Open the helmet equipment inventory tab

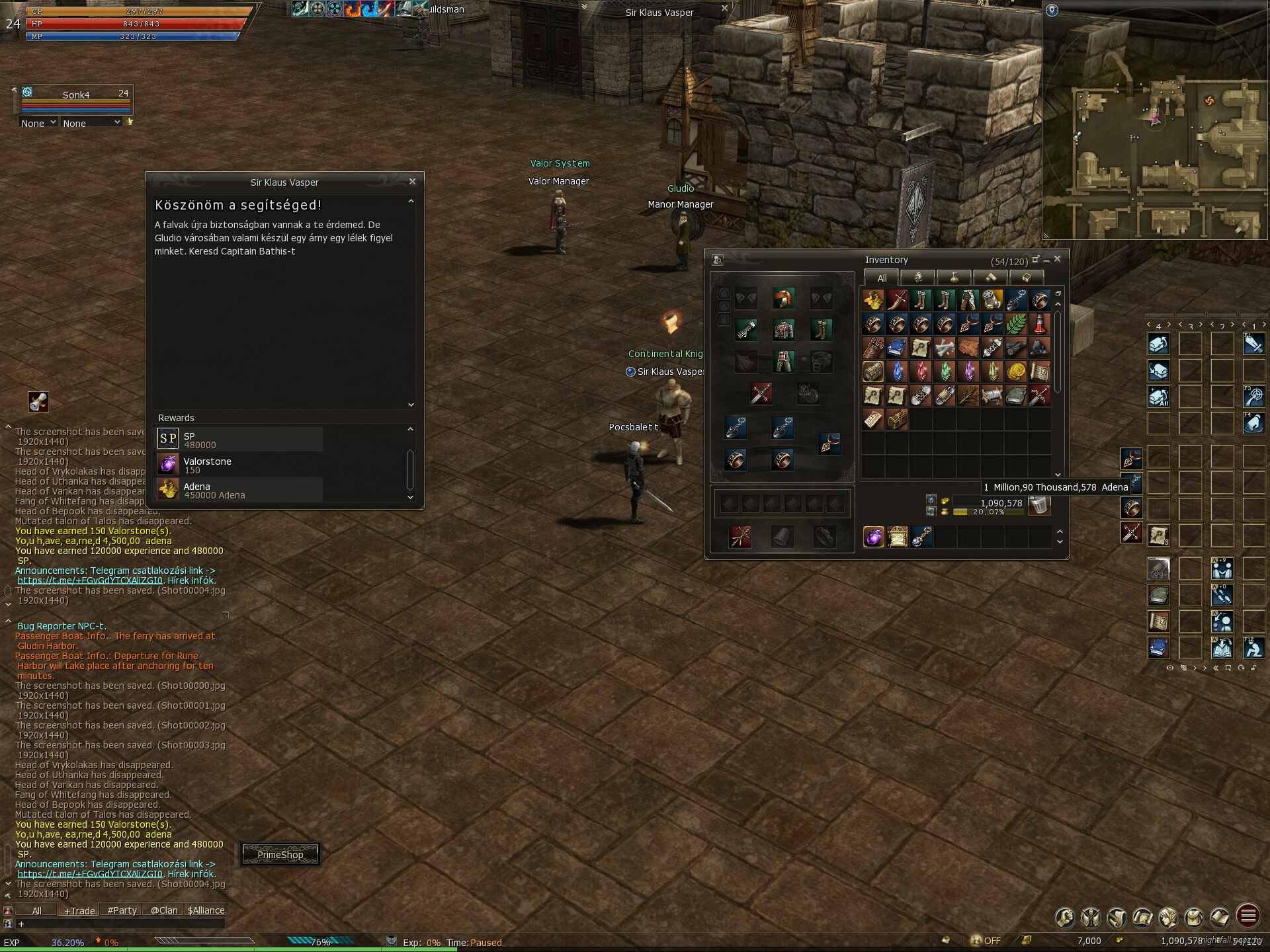tap(918, 278)
